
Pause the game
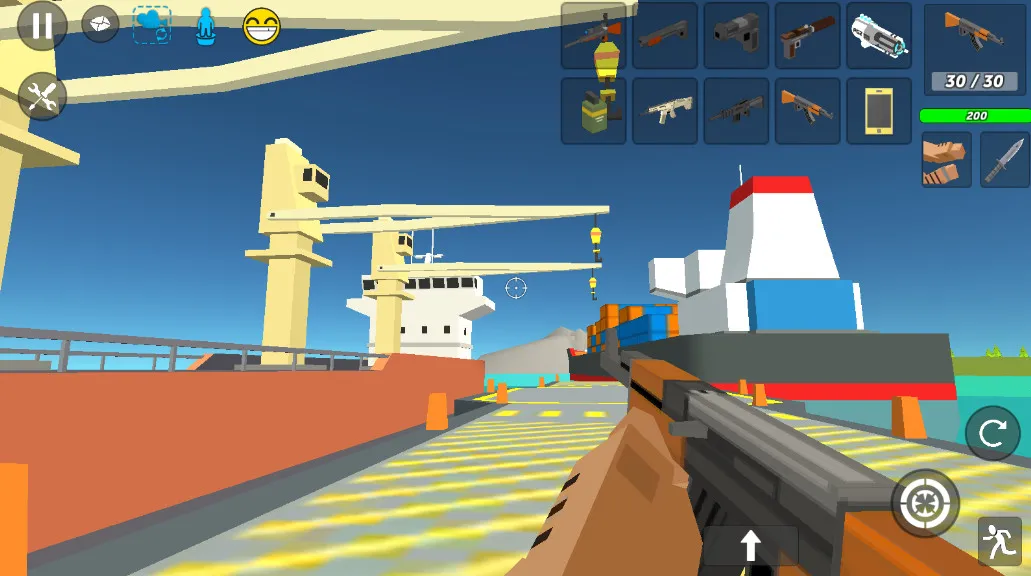pos(42,26)
